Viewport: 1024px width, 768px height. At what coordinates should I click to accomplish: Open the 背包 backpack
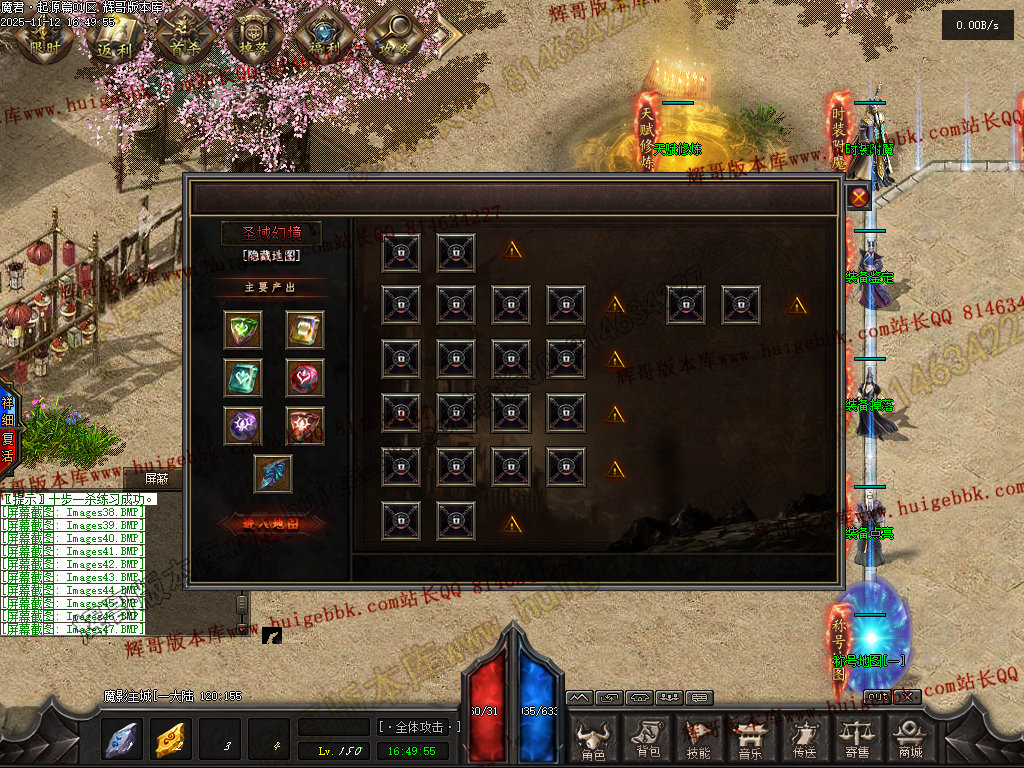(647, 737)
